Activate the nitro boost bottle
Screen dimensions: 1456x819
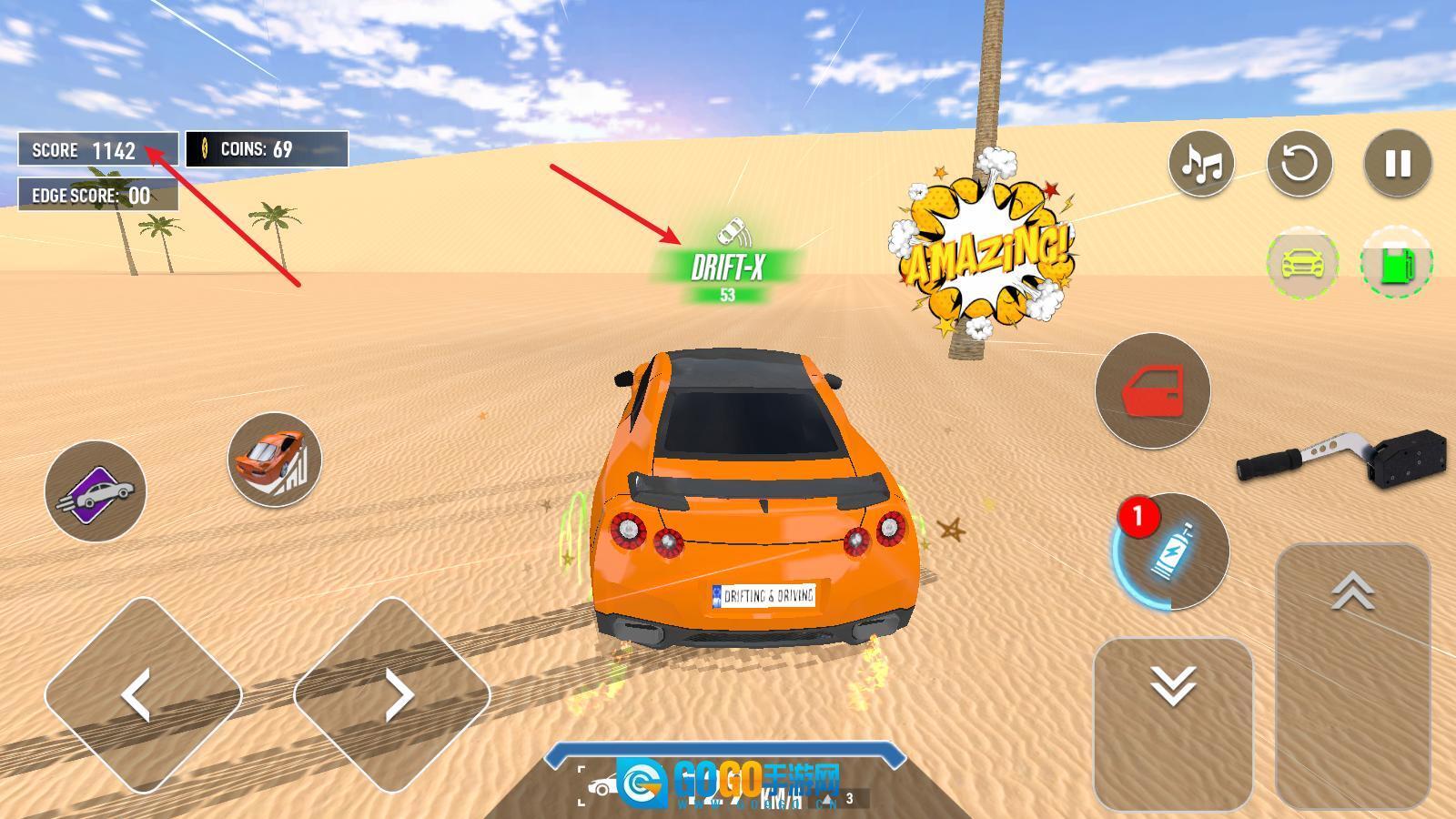click(x=1171, y=551)
